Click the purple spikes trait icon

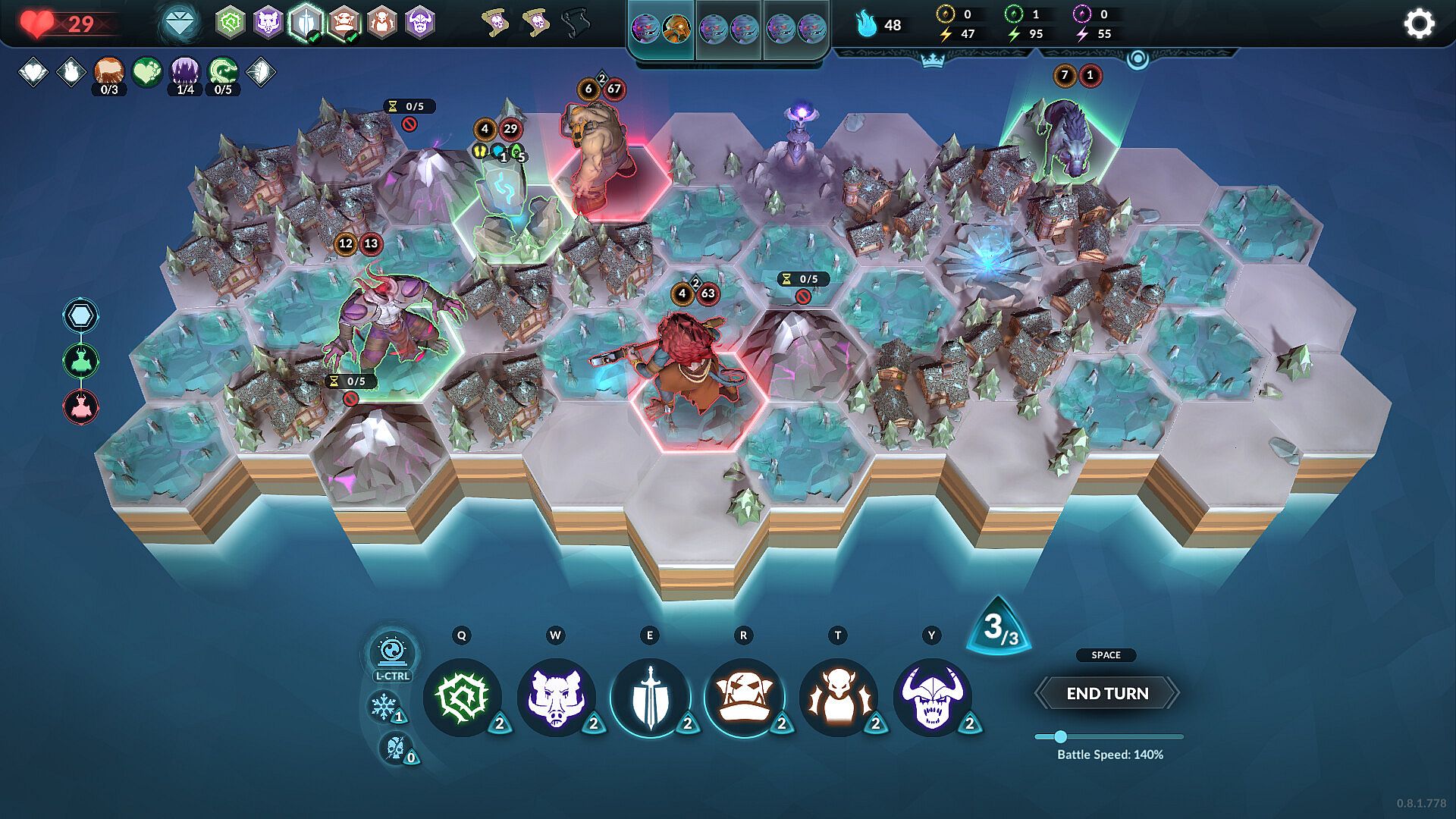coord(184,71)
